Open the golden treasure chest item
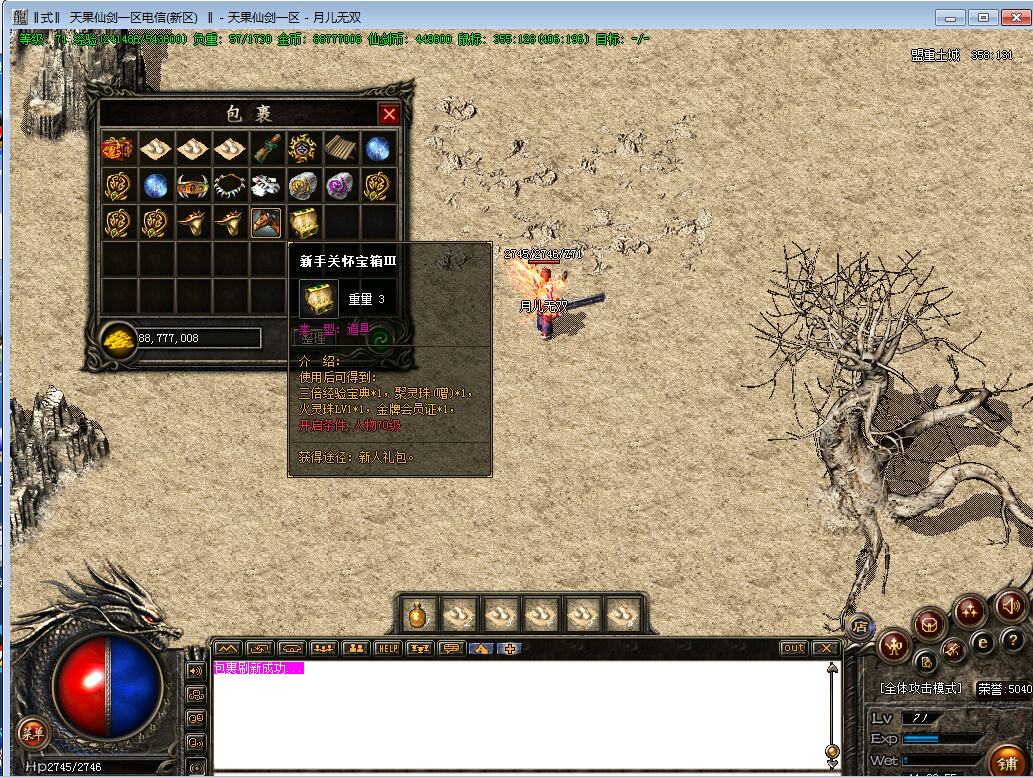 click(302, 222)
